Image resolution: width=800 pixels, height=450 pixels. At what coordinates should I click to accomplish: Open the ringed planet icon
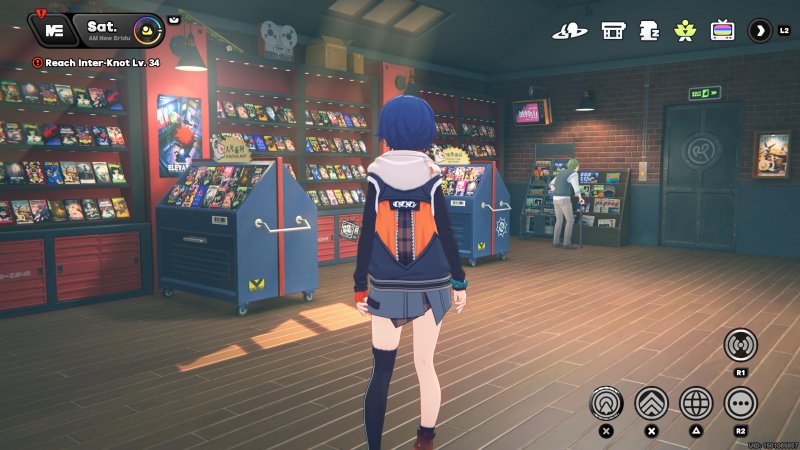coord(570,30)
